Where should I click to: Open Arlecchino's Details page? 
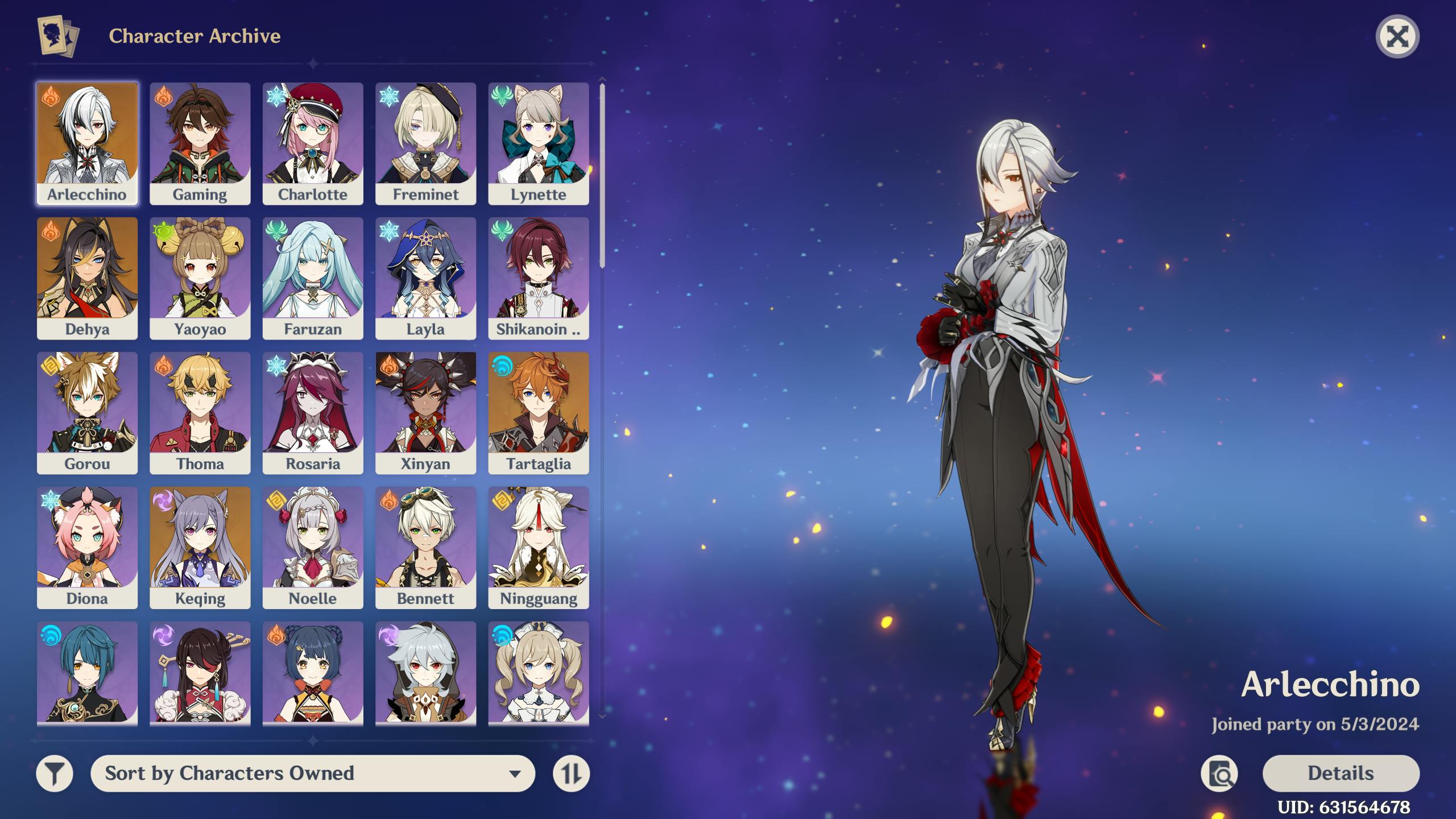1341,773
